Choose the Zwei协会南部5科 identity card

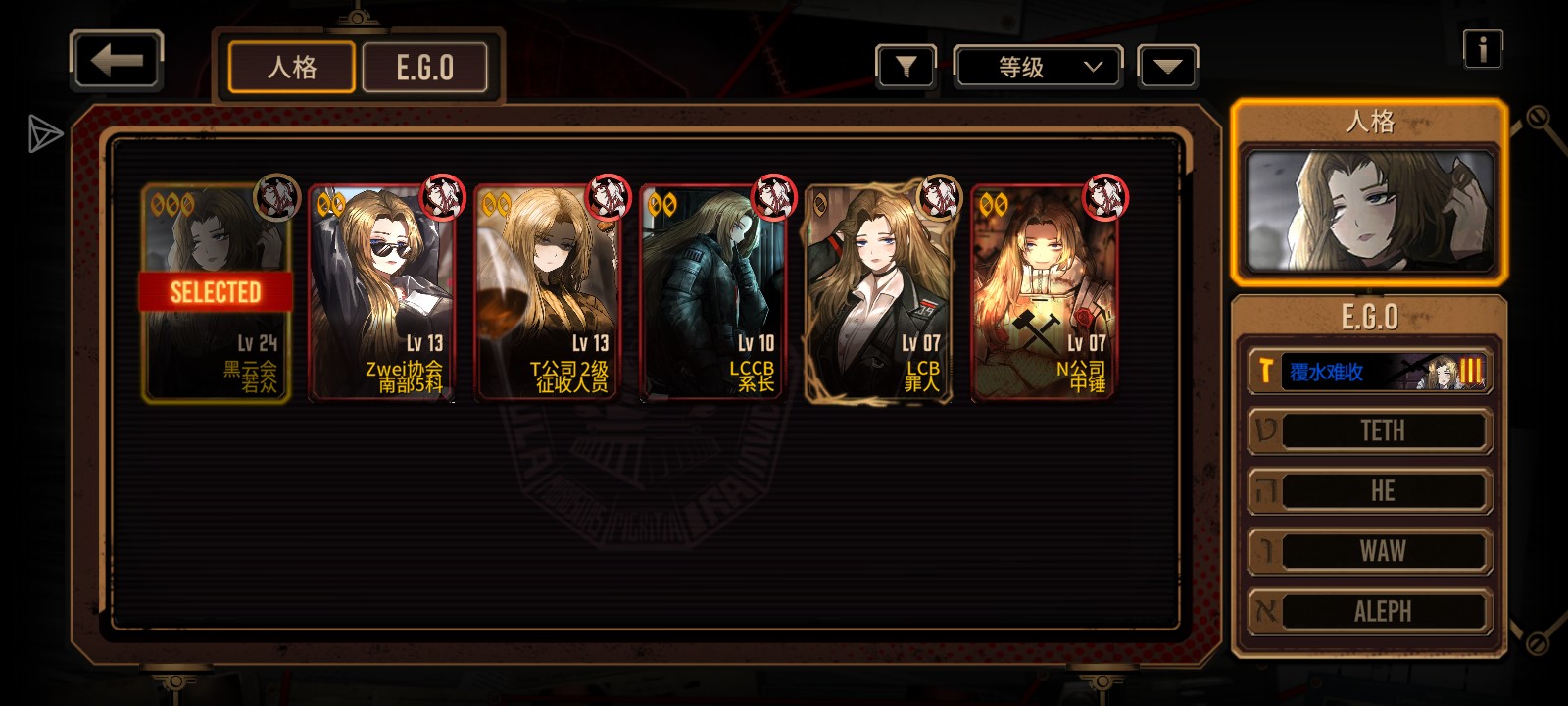[382, 293]
